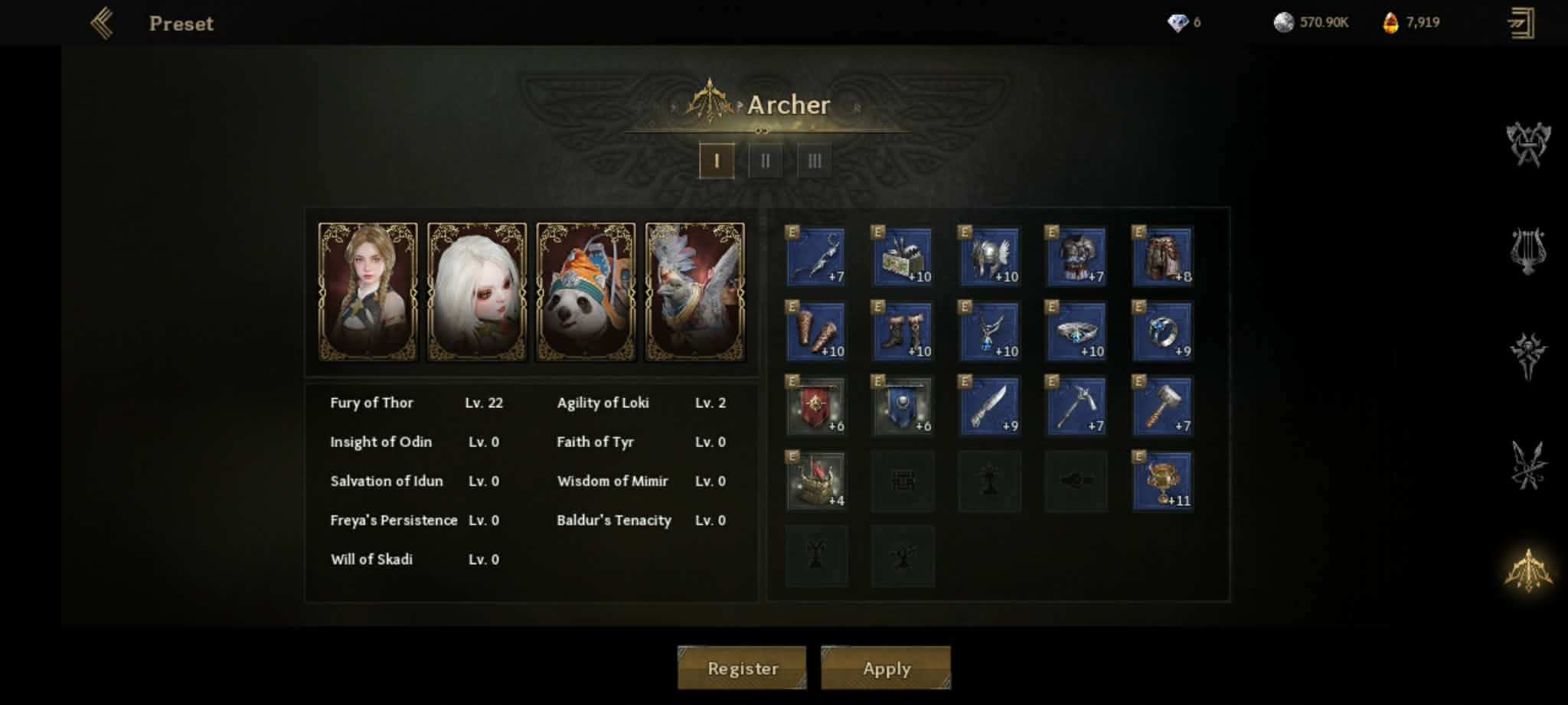Apply the current preset
This screenshot has height=705, width=1568.
886,668
